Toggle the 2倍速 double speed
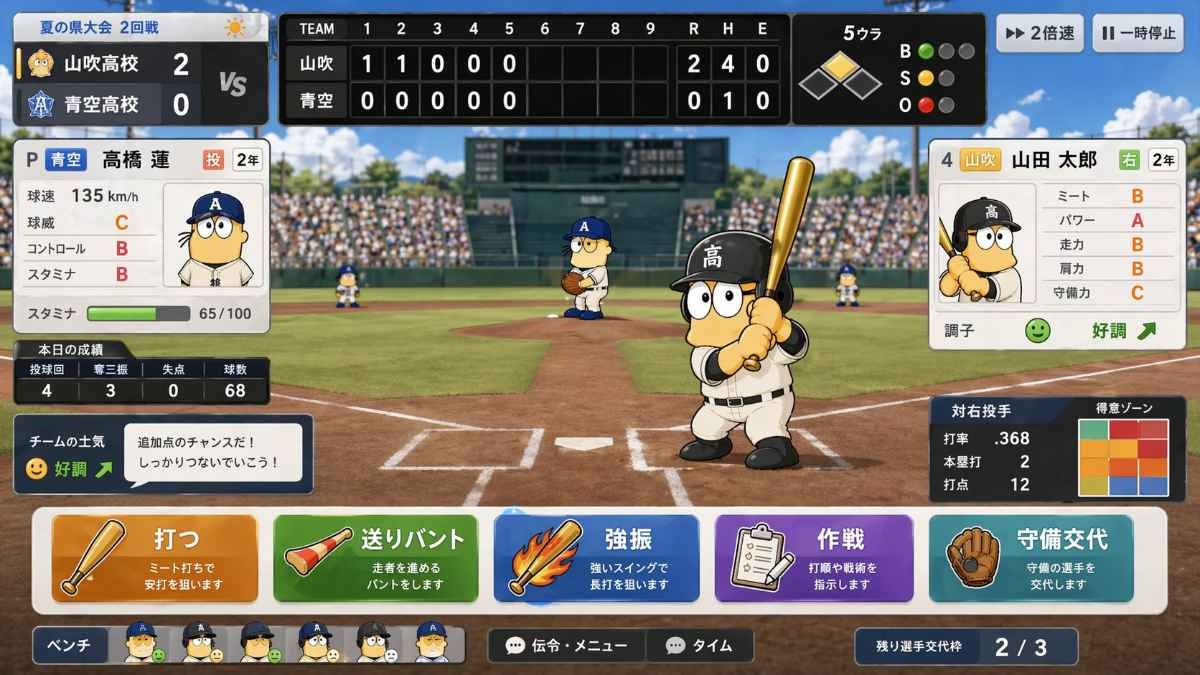The image size is (1200, 675). tap(1039, 33)
